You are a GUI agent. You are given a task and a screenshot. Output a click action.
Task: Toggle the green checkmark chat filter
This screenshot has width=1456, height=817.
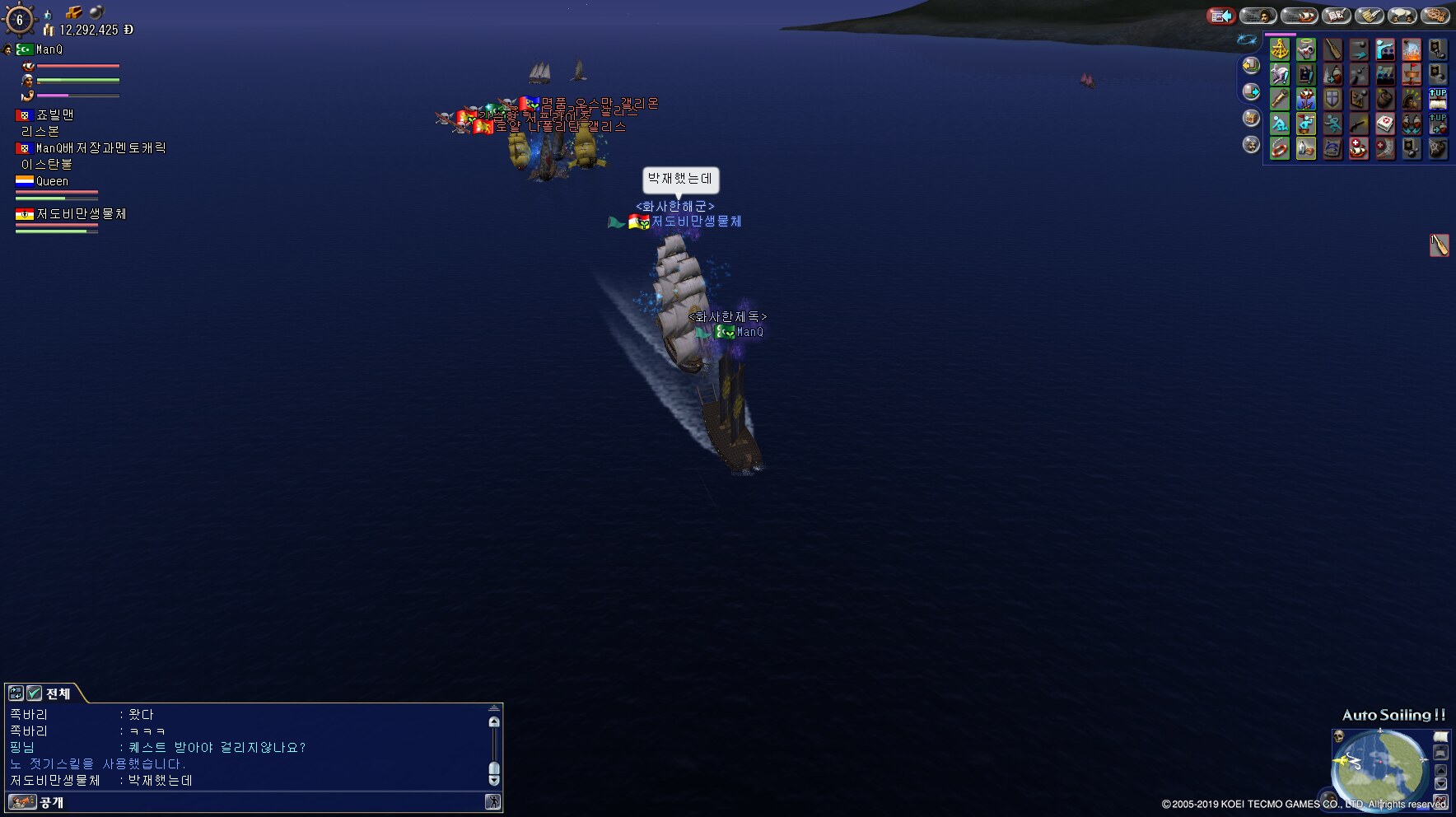pos(34,693)
